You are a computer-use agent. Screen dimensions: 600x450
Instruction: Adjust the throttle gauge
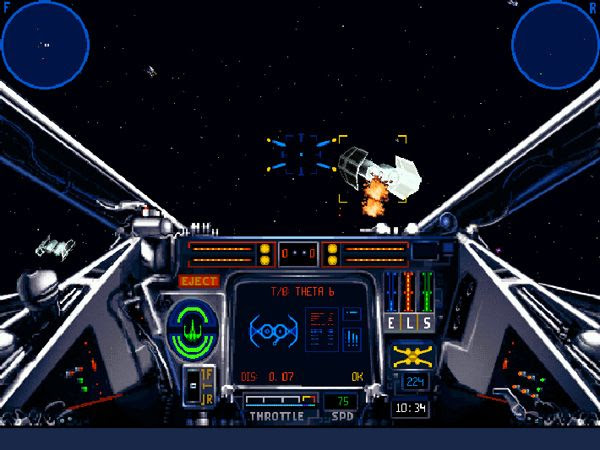click(x=277, y=401)
